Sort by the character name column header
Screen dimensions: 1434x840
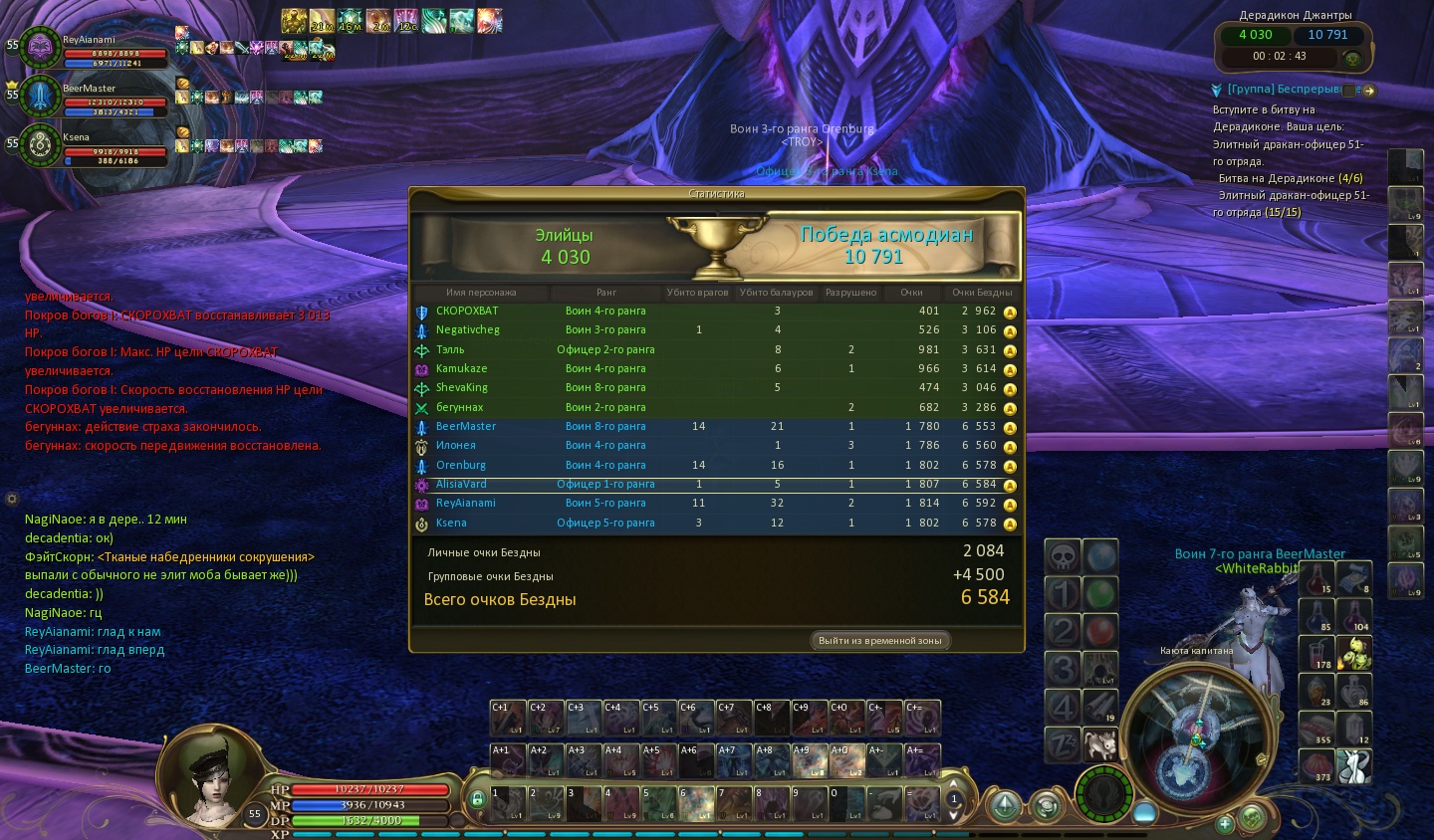(481, 293)
